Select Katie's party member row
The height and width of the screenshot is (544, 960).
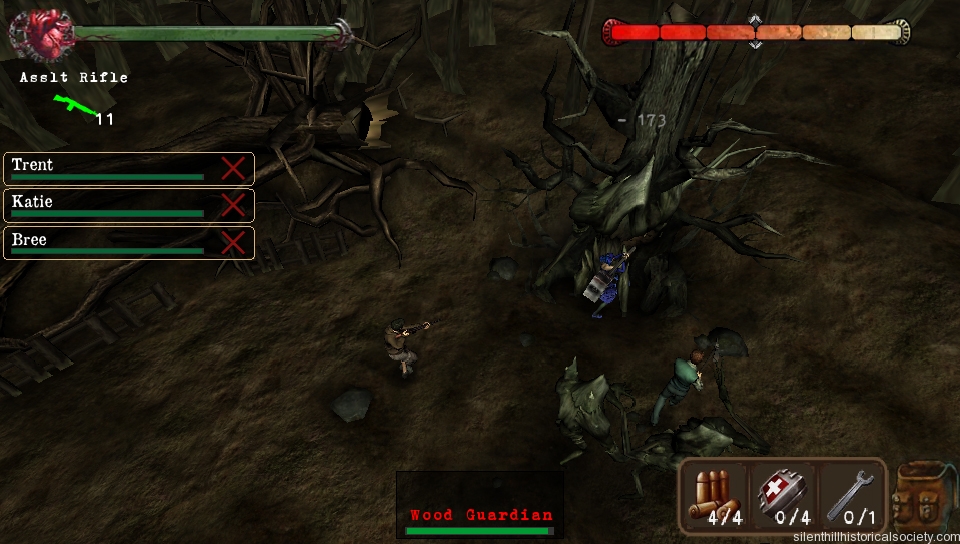pyautogui.click(x=110, y=205)
